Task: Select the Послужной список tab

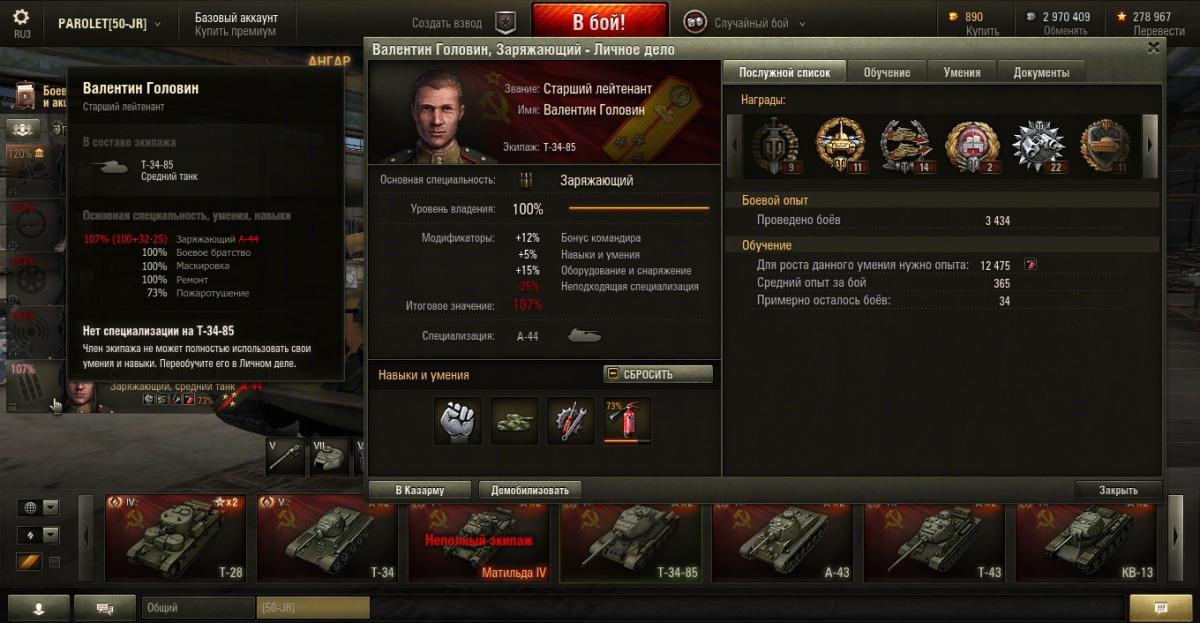Action: coord(784,72)
